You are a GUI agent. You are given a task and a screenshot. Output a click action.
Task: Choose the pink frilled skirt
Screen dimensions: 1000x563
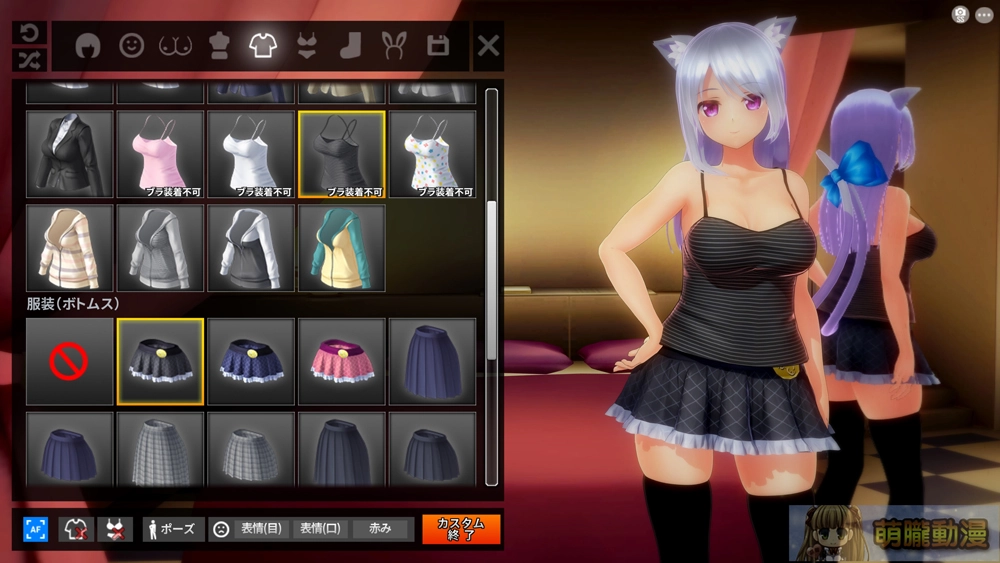pyautogui.click(x=341, y=361)
